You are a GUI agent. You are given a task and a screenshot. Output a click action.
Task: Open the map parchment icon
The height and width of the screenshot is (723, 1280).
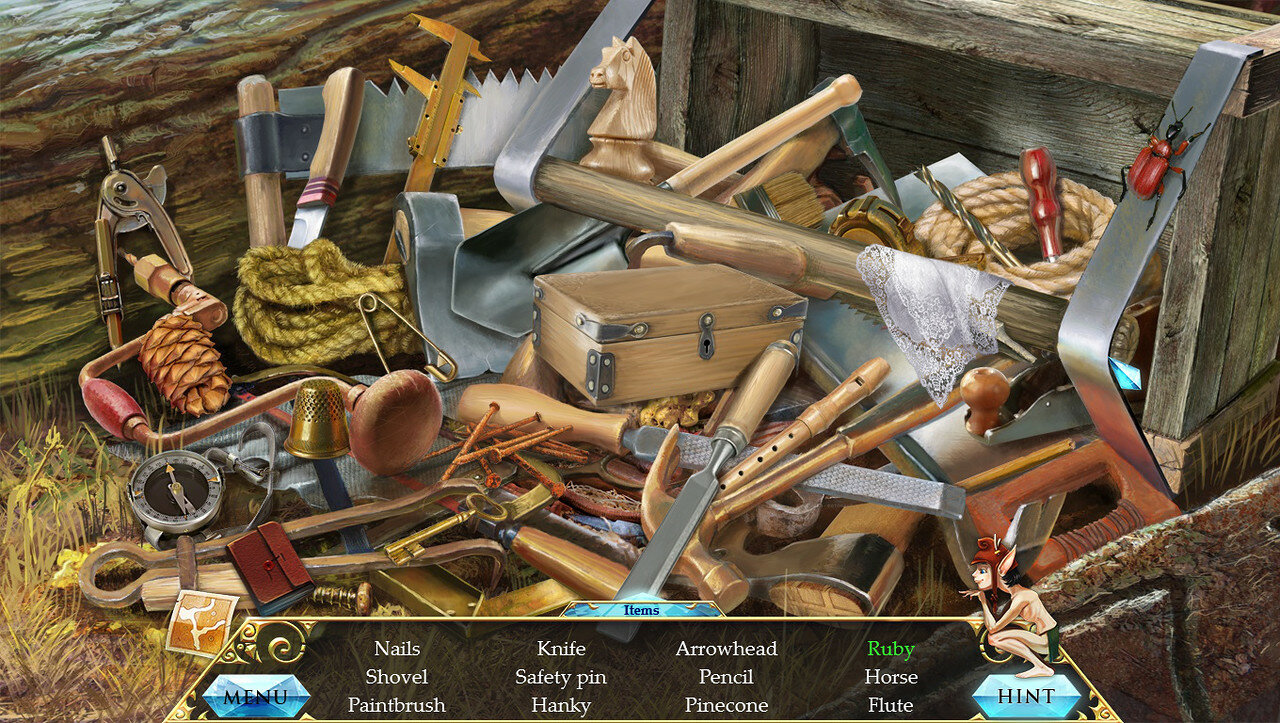click(x=201, y=622)
